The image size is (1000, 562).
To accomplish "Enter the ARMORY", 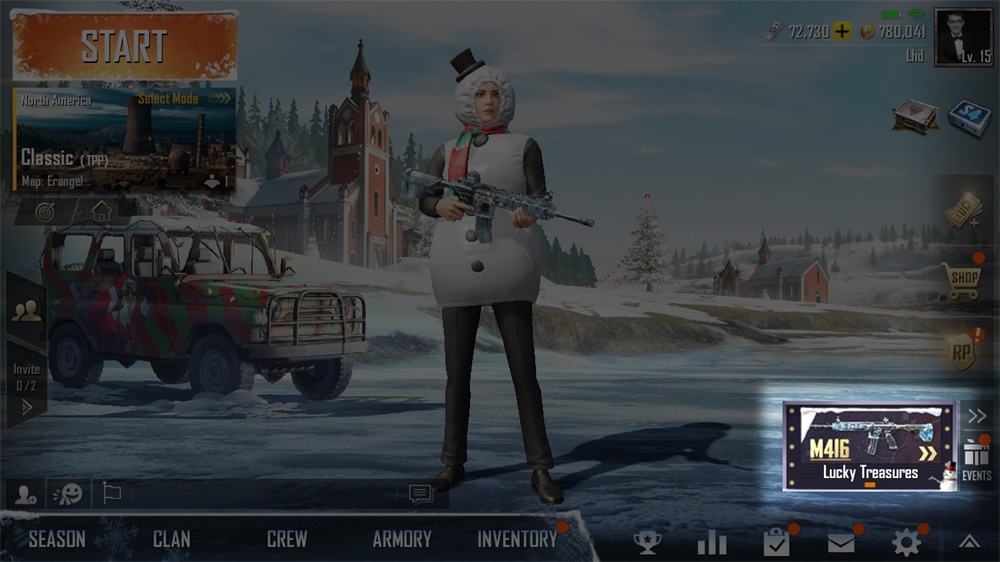I will pyautogui.click(x=402, y=539).
